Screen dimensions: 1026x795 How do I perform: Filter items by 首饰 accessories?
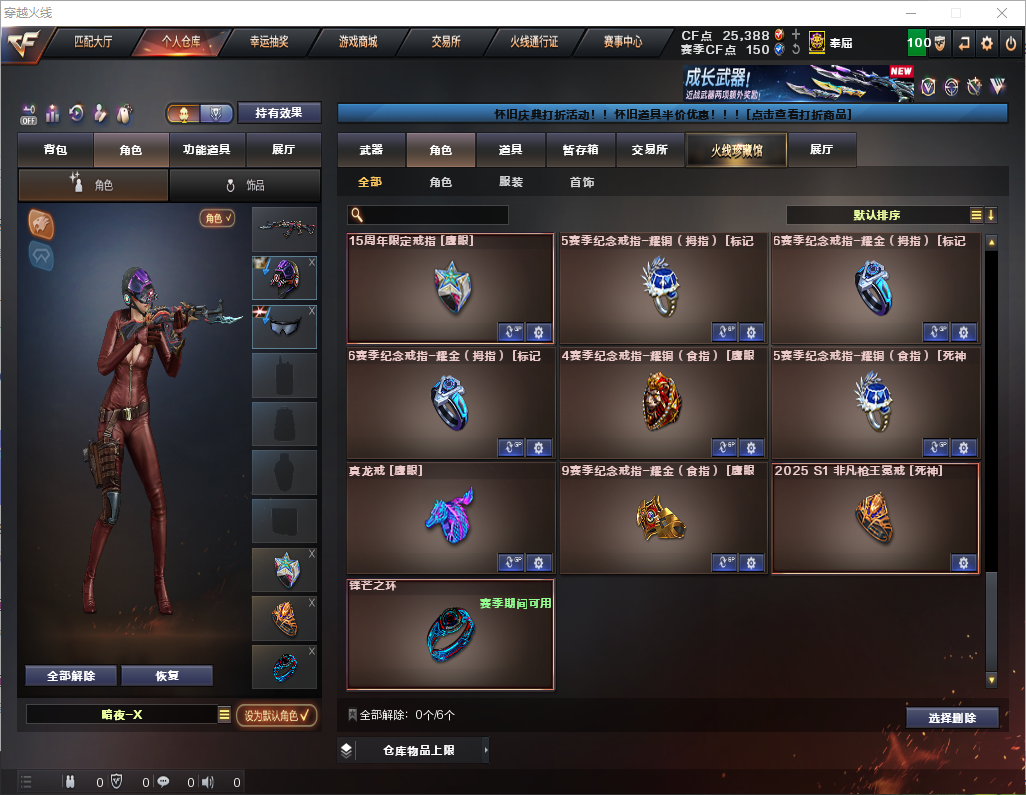(582, 183)
